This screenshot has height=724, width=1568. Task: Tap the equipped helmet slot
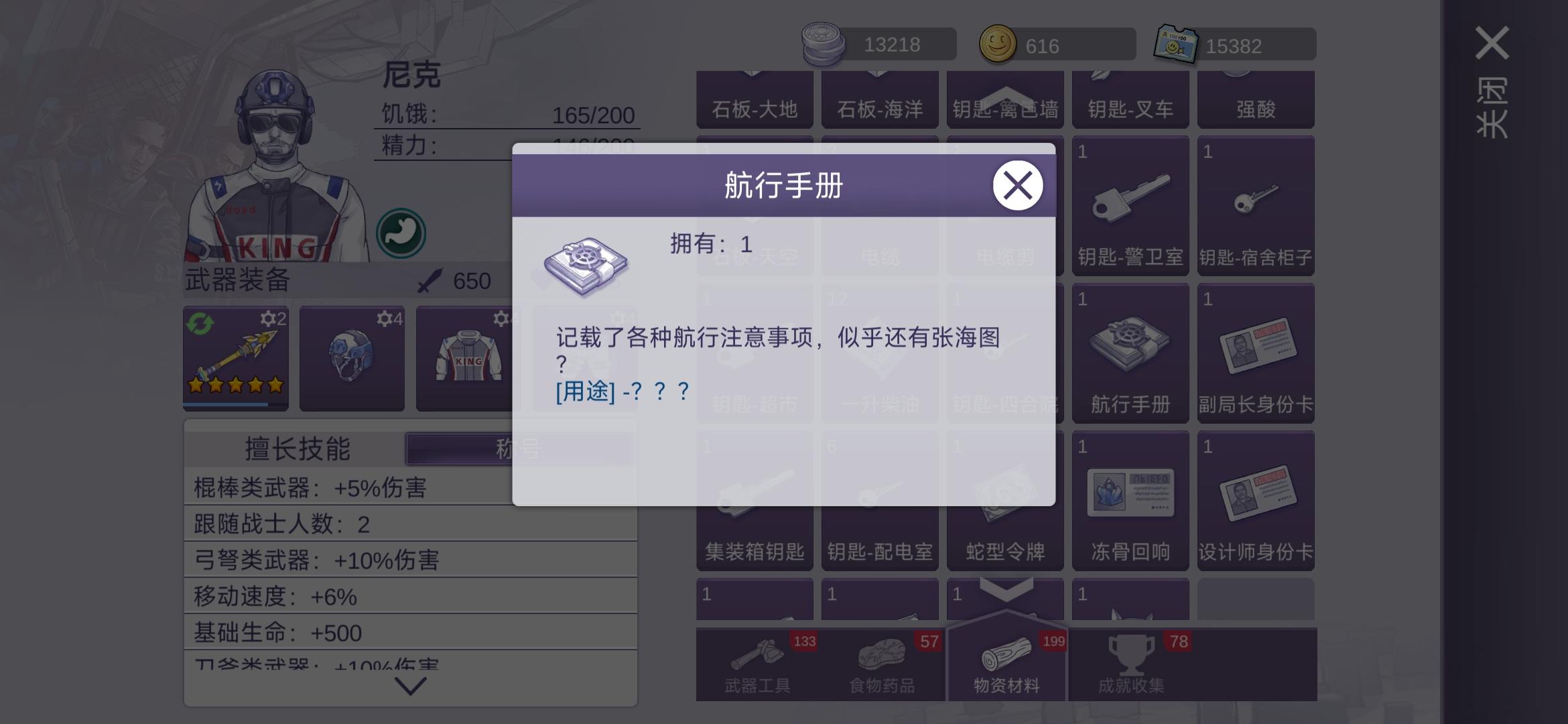coord(352,359)
